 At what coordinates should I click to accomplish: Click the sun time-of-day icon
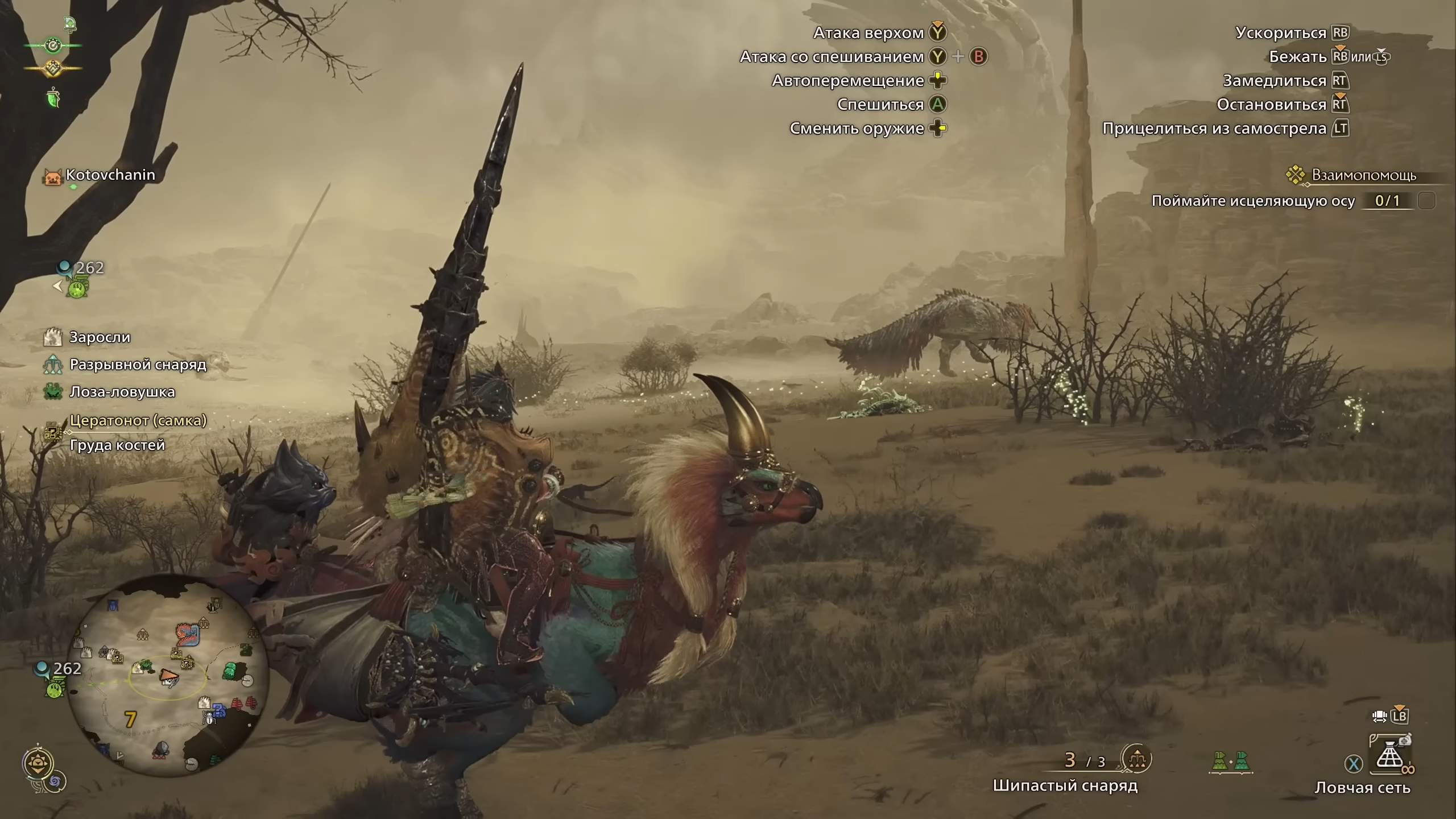pos(39,763)
